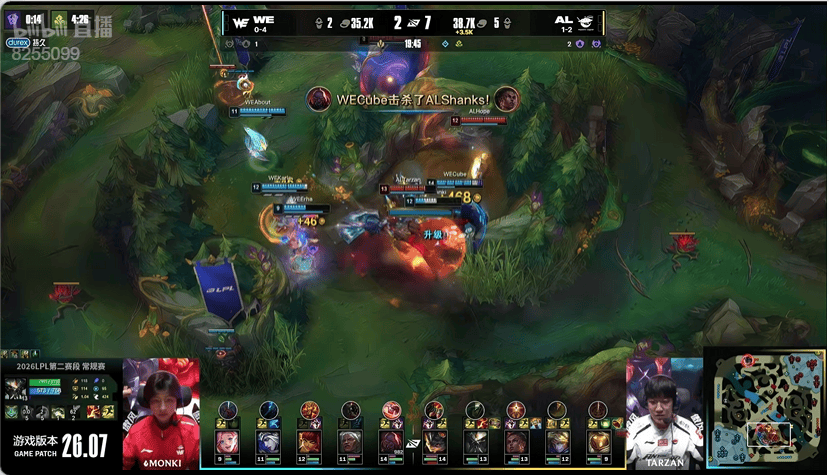Choose the blond level 12 champion portrait
Viewport: 829px width, 475px height.
tap(557, 443)
